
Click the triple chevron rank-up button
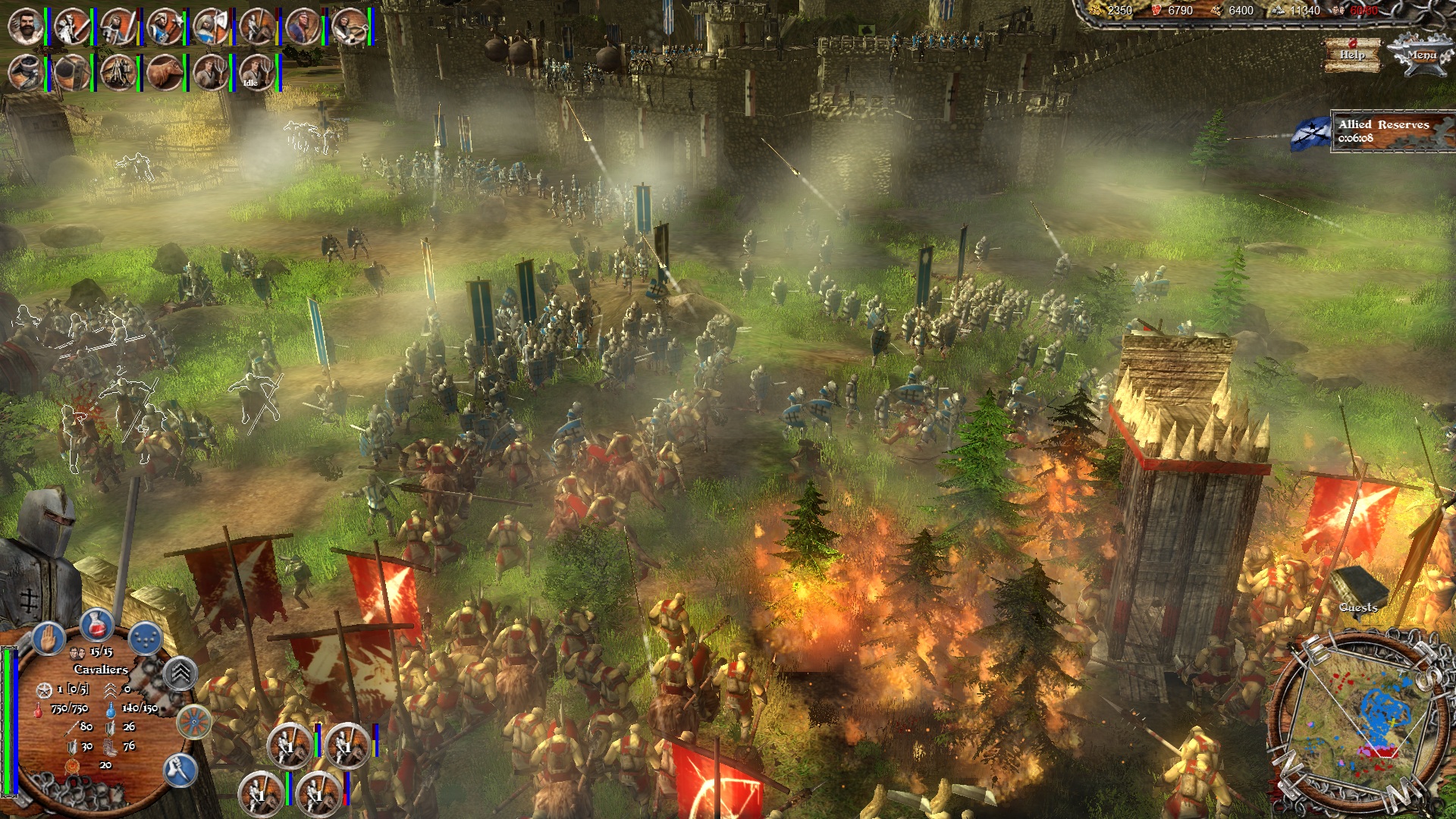[180, 673]
